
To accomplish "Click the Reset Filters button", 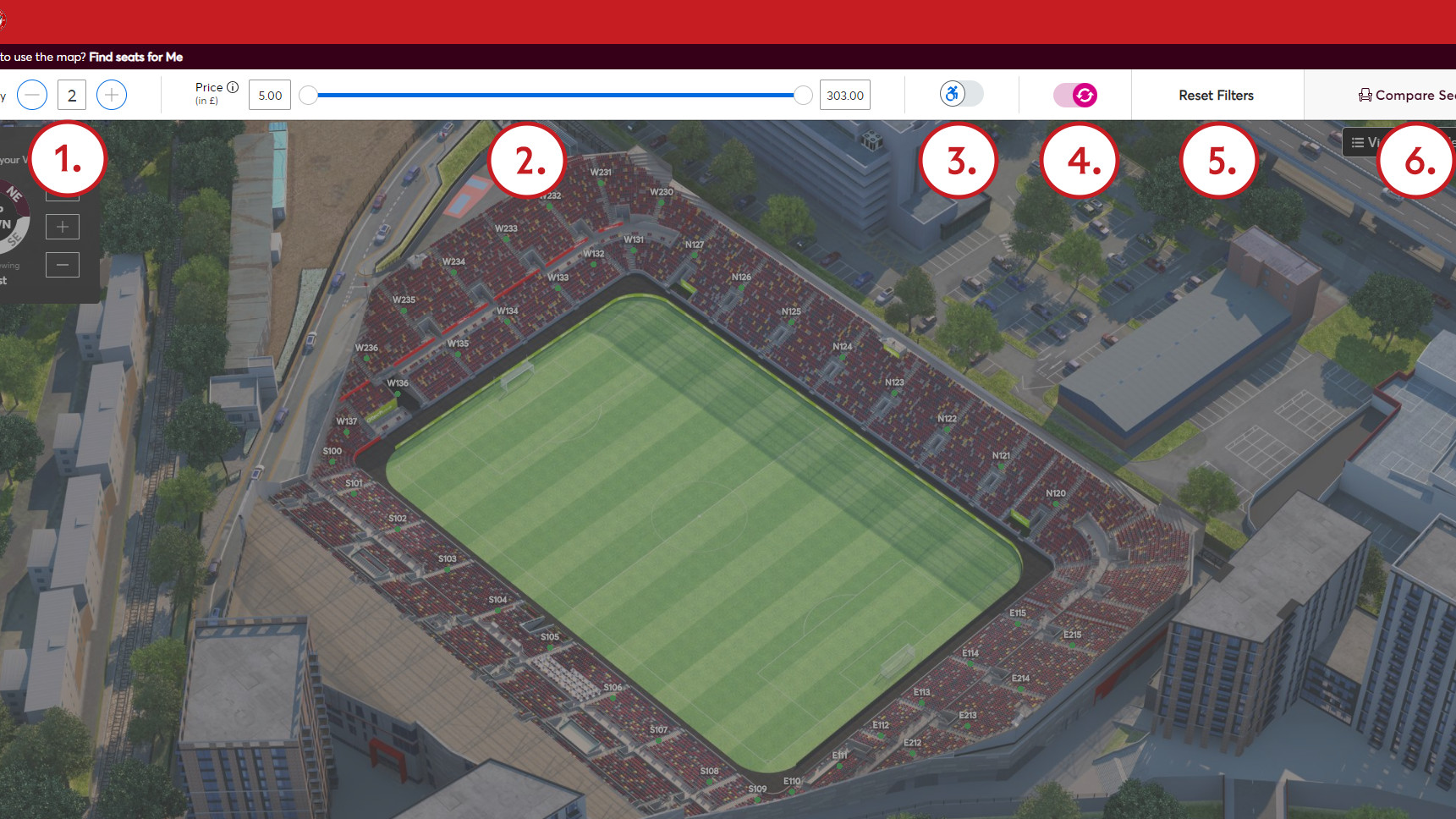I will point(1217,95).
